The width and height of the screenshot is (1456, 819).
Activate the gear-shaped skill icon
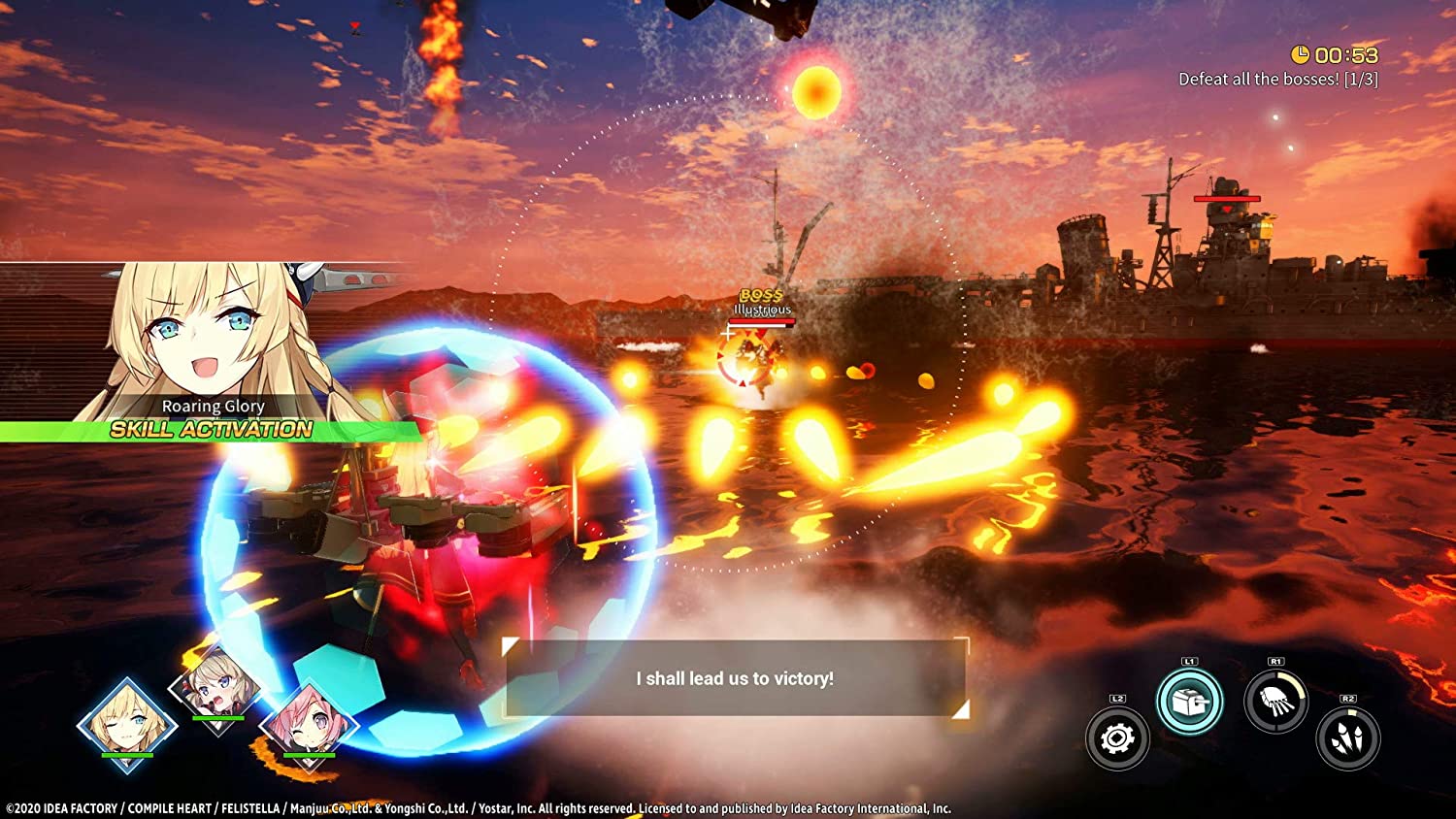click(x=1117, y=738)
